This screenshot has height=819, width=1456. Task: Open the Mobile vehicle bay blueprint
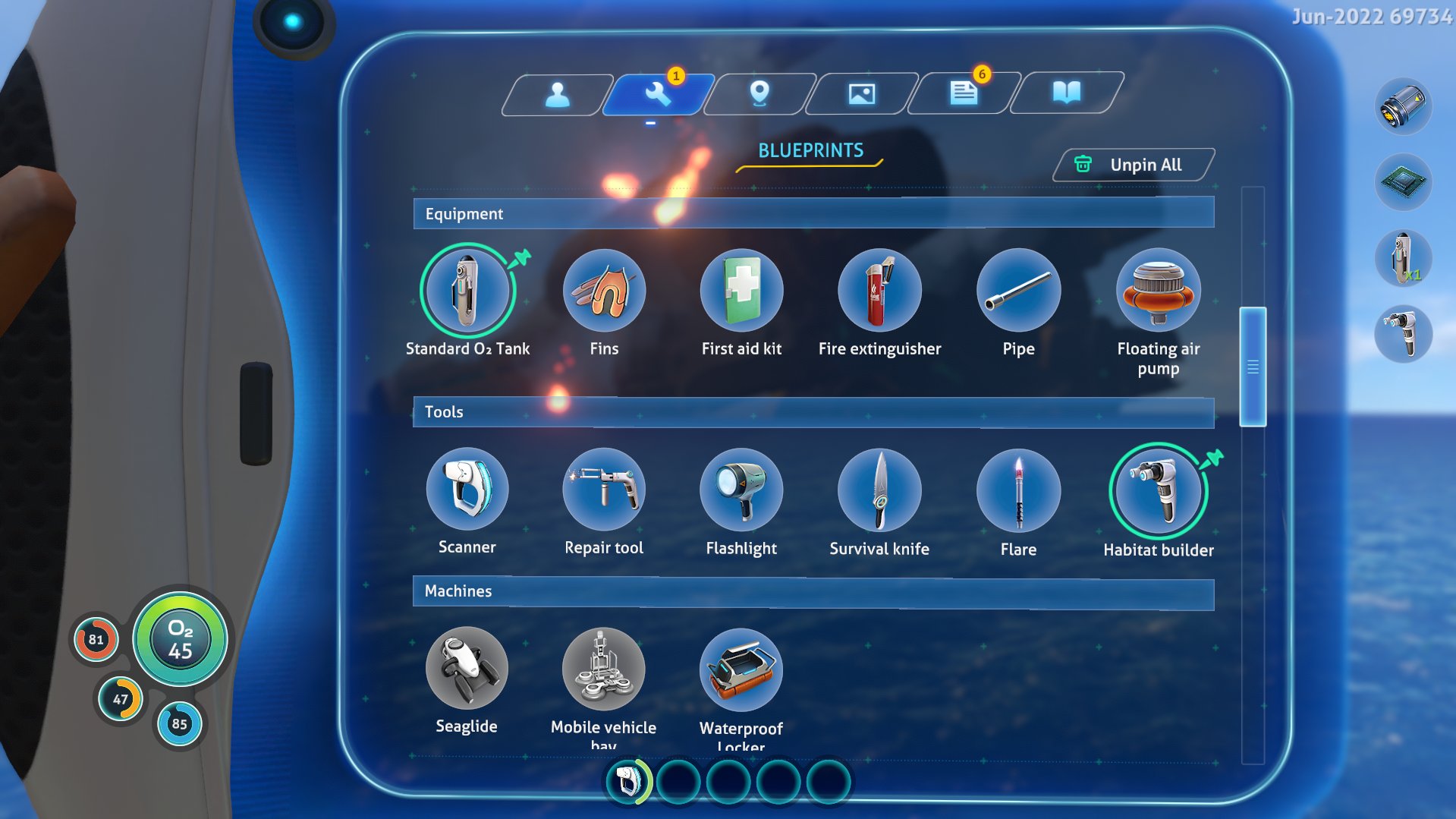[x=605, y=669]
